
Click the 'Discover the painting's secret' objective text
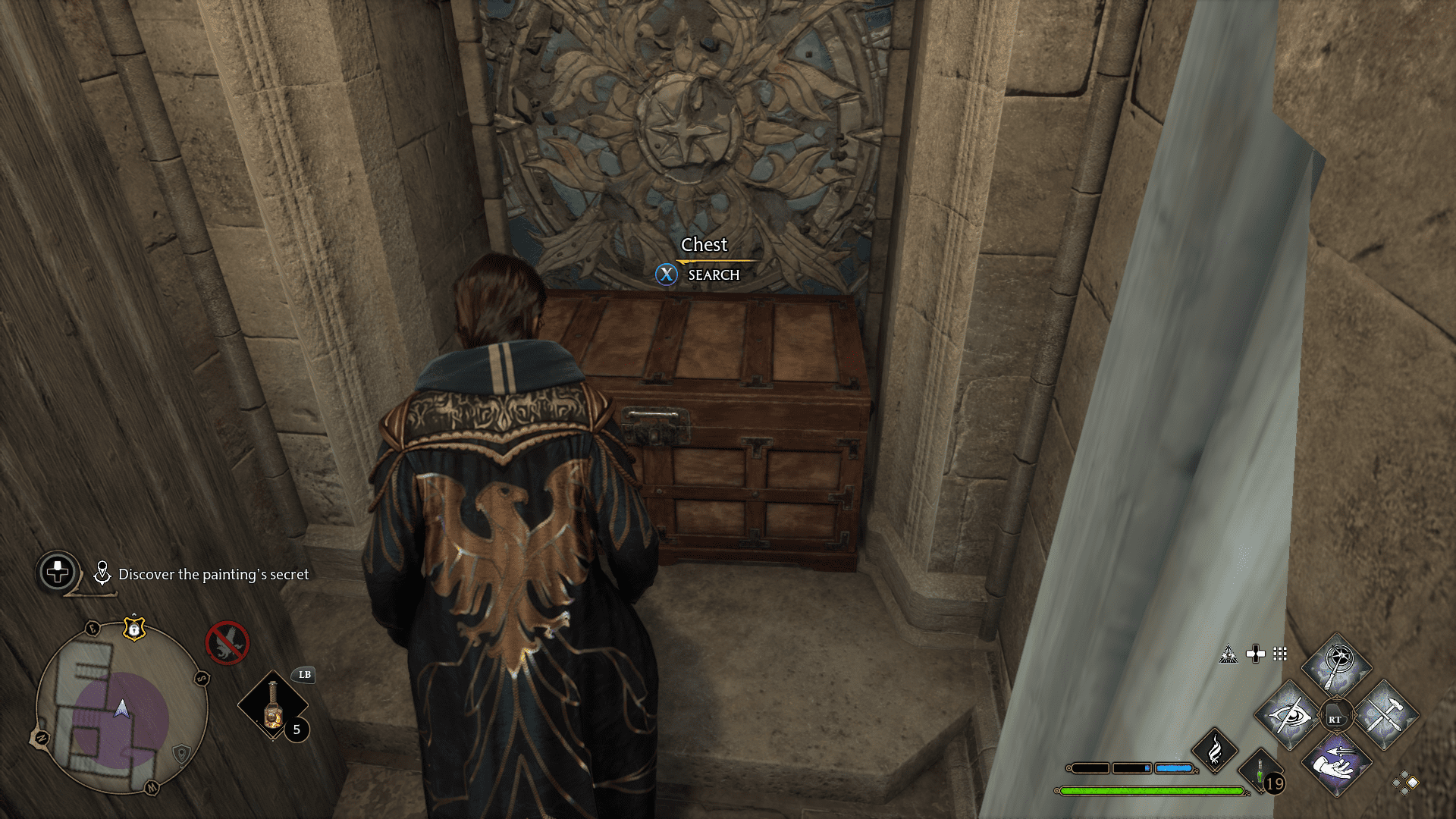[215, 573]
